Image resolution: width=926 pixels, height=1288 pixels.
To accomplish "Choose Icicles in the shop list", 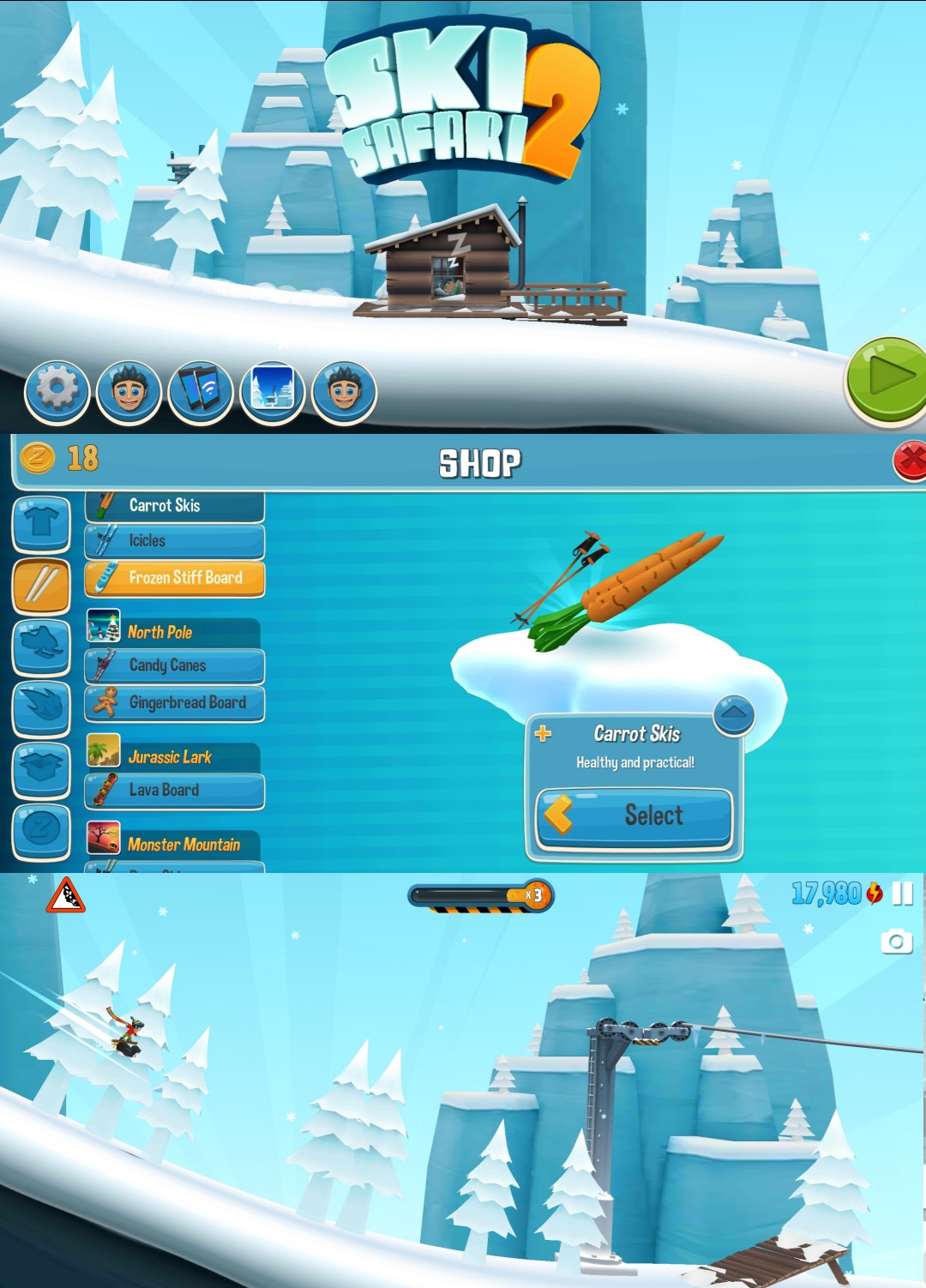I will [174, 541].
